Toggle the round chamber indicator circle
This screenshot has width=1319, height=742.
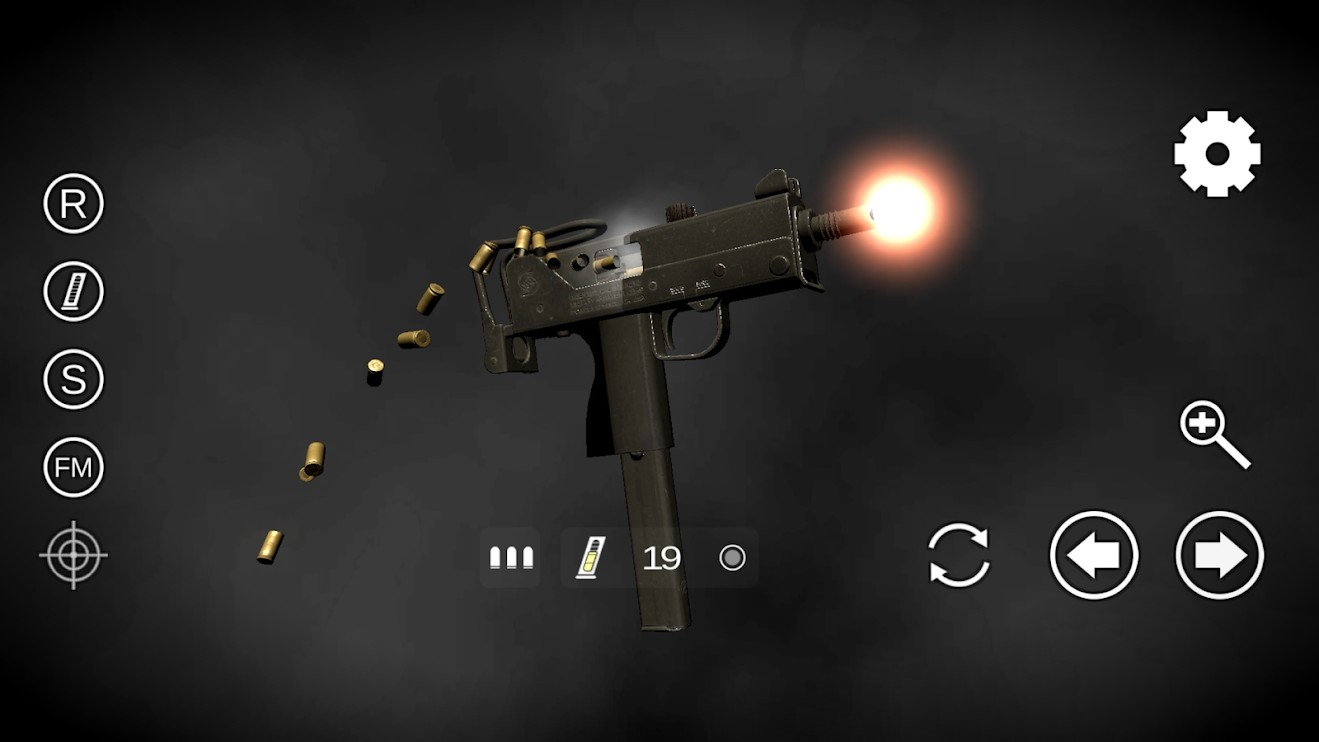733,557
